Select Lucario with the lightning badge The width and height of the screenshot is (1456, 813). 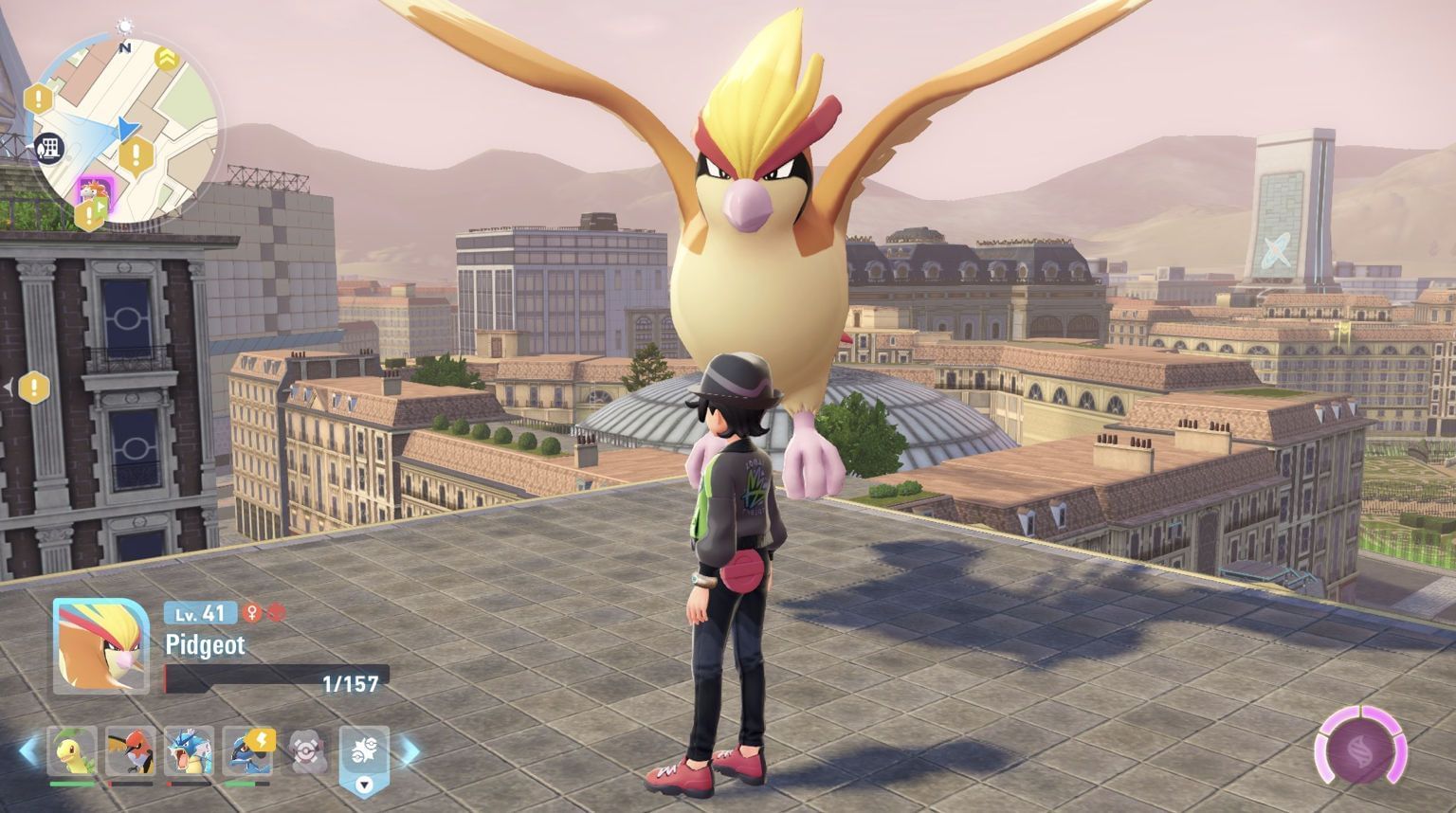246,751
